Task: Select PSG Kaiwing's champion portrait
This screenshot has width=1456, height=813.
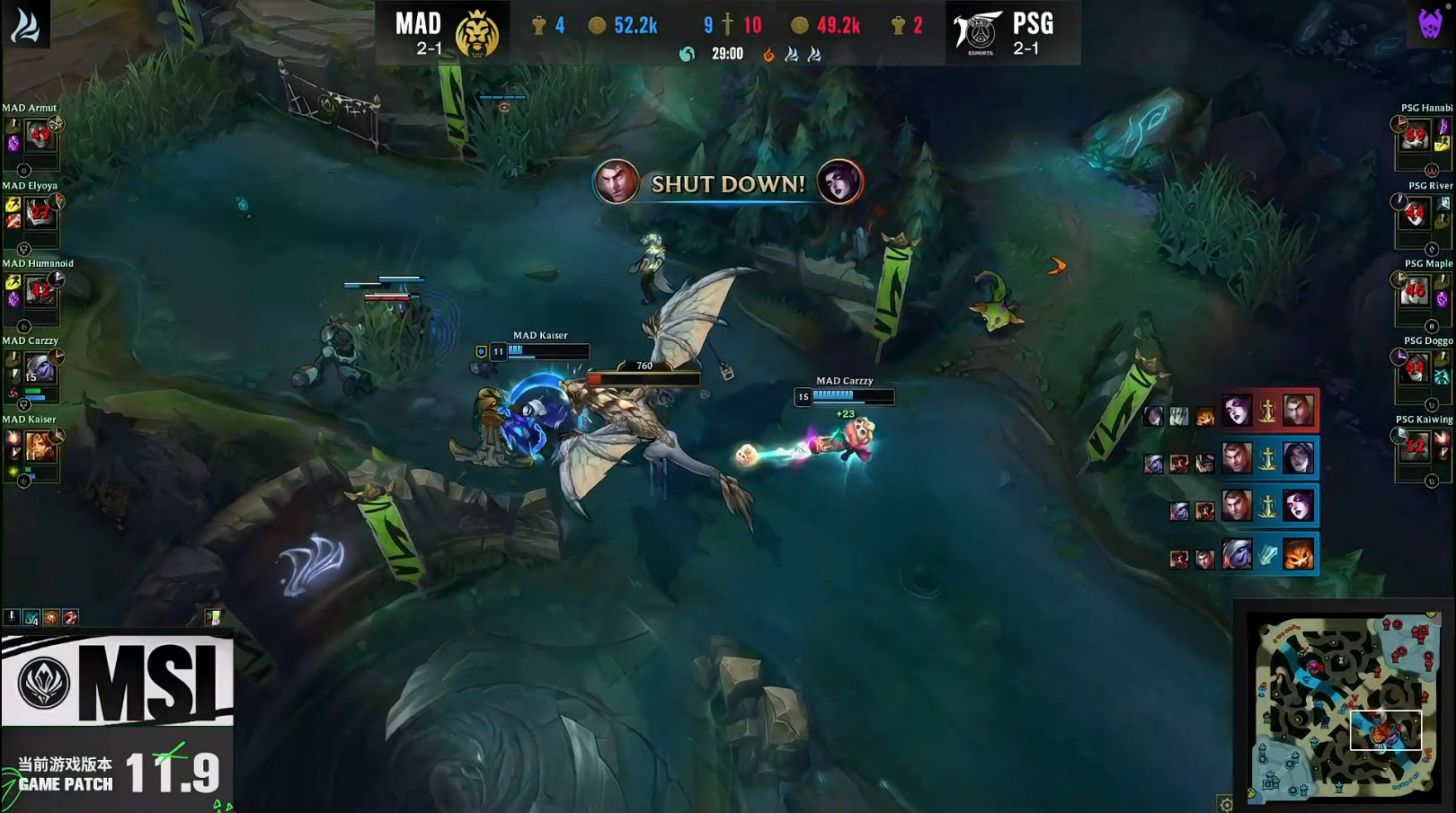Action: coord(1416,446)
